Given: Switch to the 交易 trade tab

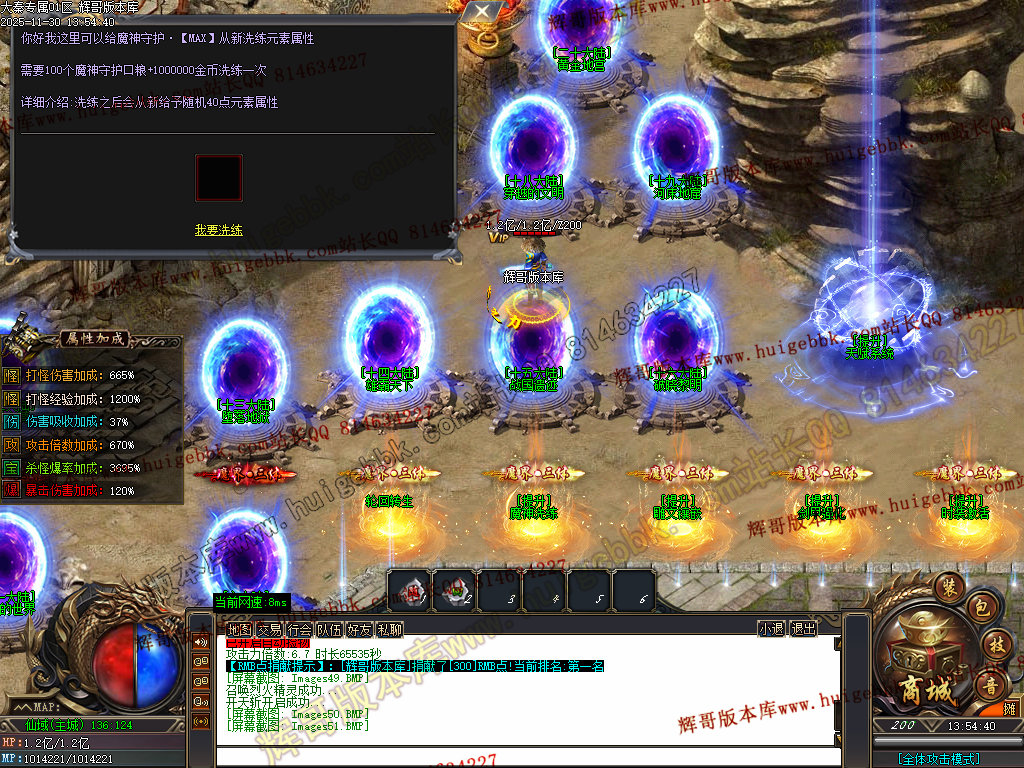Looking at the screenshot, I should (269, 629).
